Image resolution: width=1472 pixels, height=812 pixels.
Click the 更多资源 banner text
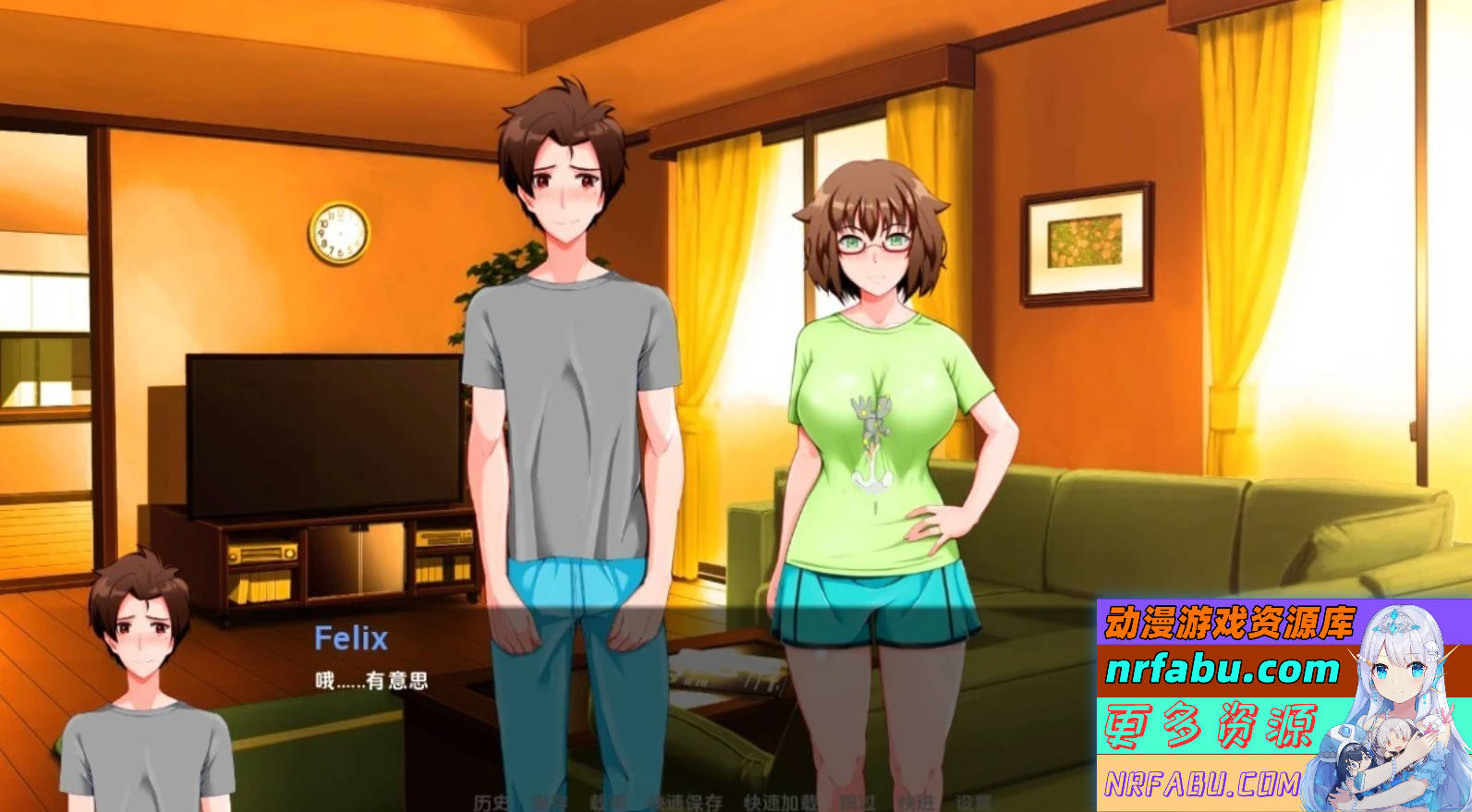[x=1210, y=728]
